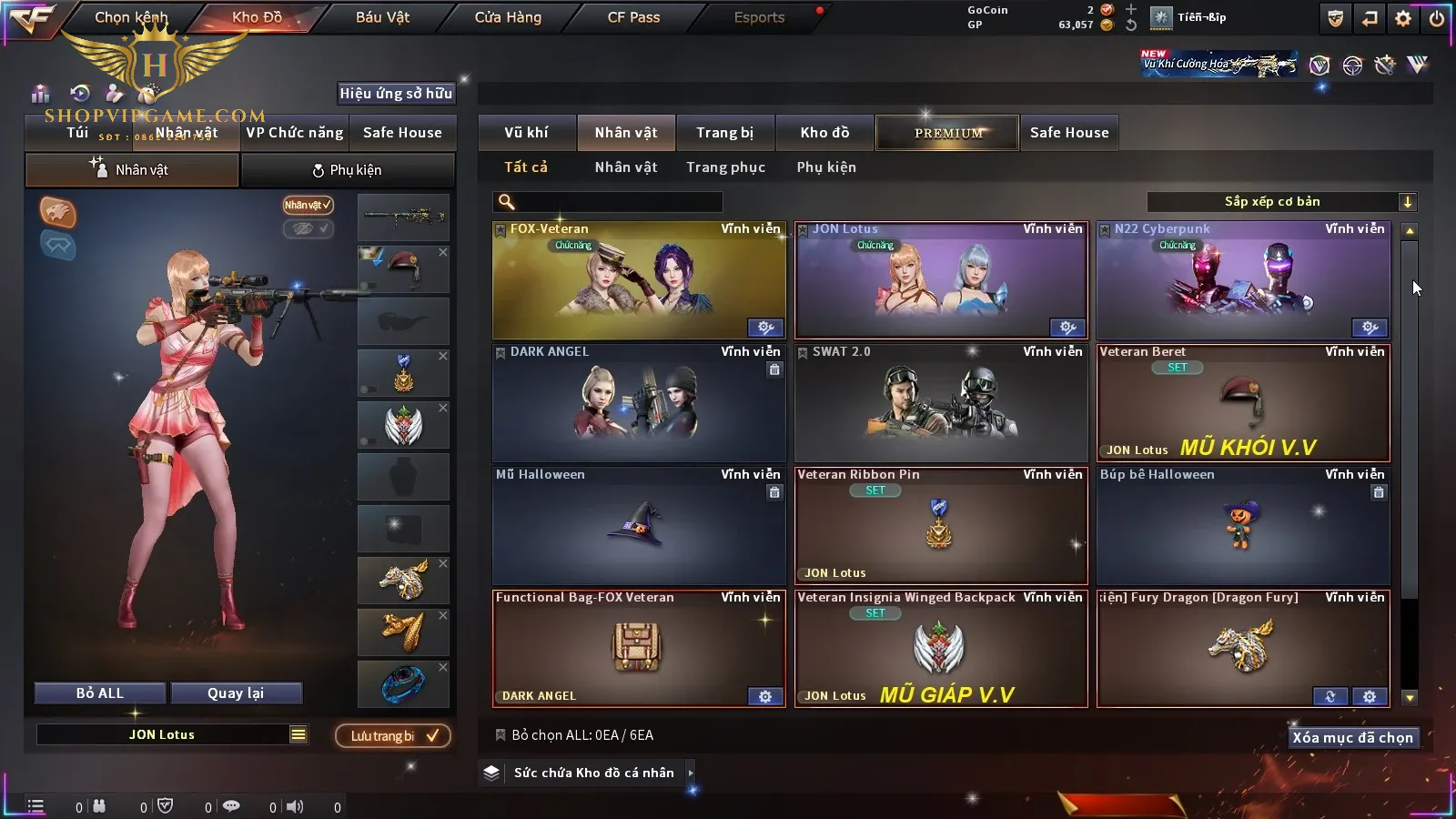This screenshot has width=1456, height=819.
Task: Click the Quay lại button
Action: tap(236, 693)
